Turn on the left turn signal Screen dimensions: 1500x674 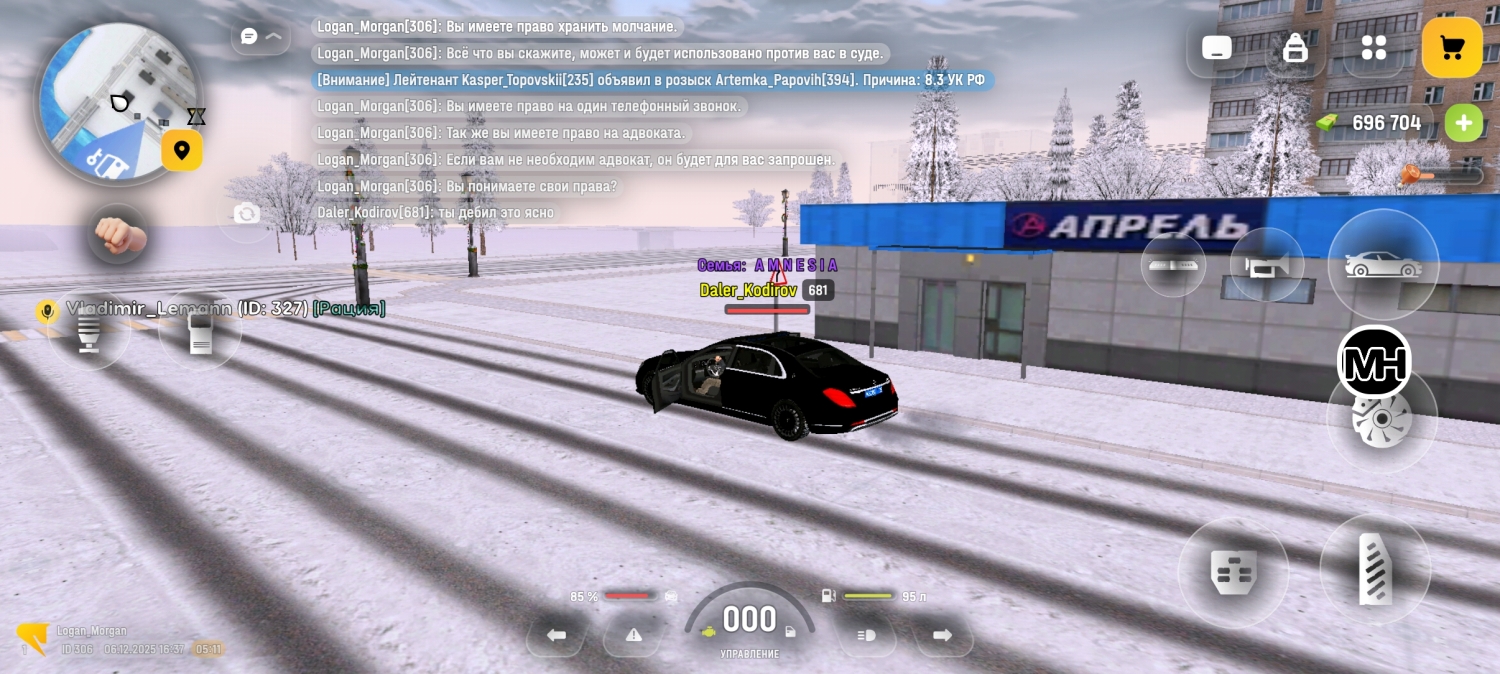tap(557, 635)
